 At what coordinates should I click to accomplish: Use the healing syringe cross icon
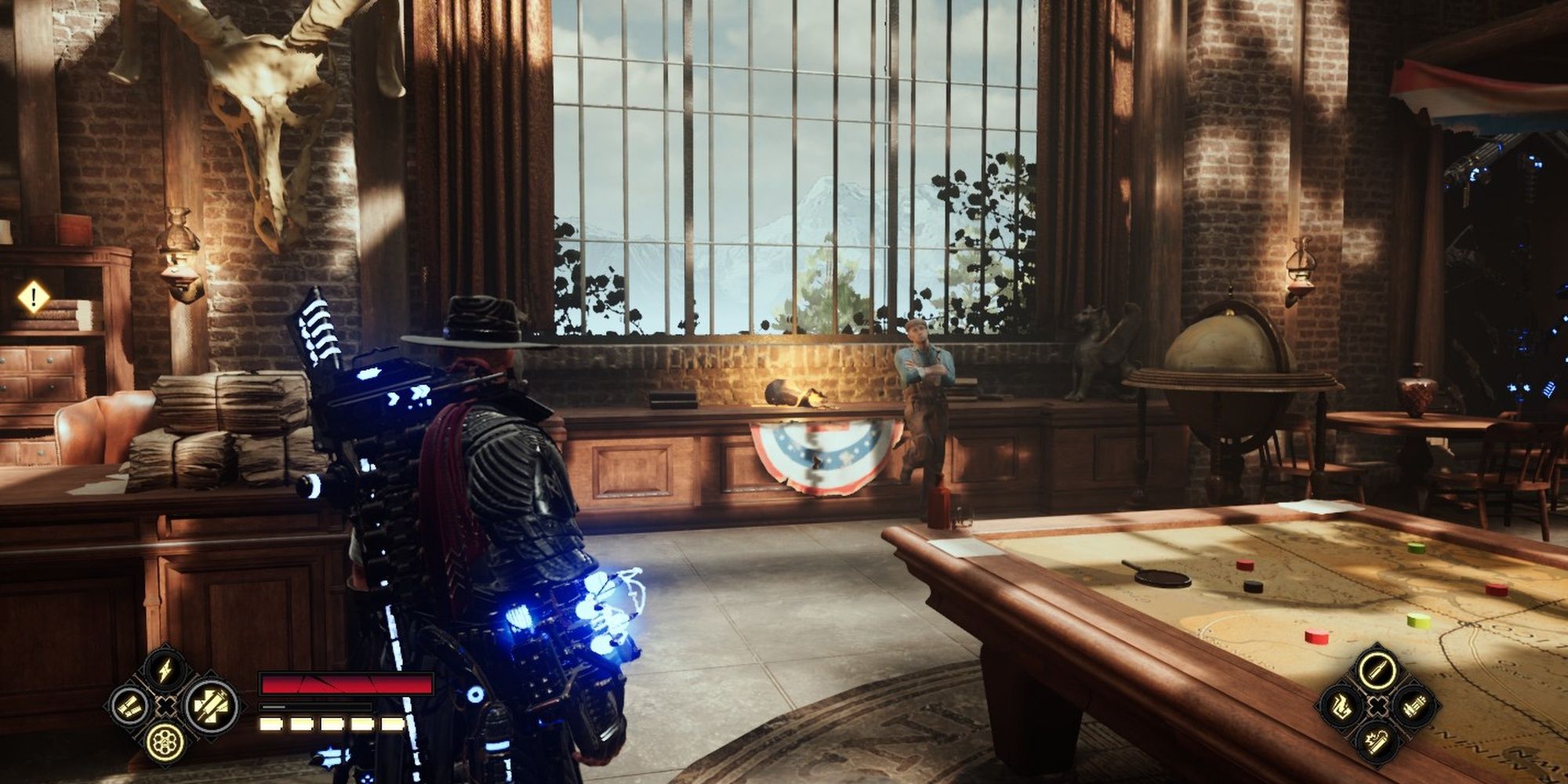point(212,706)
